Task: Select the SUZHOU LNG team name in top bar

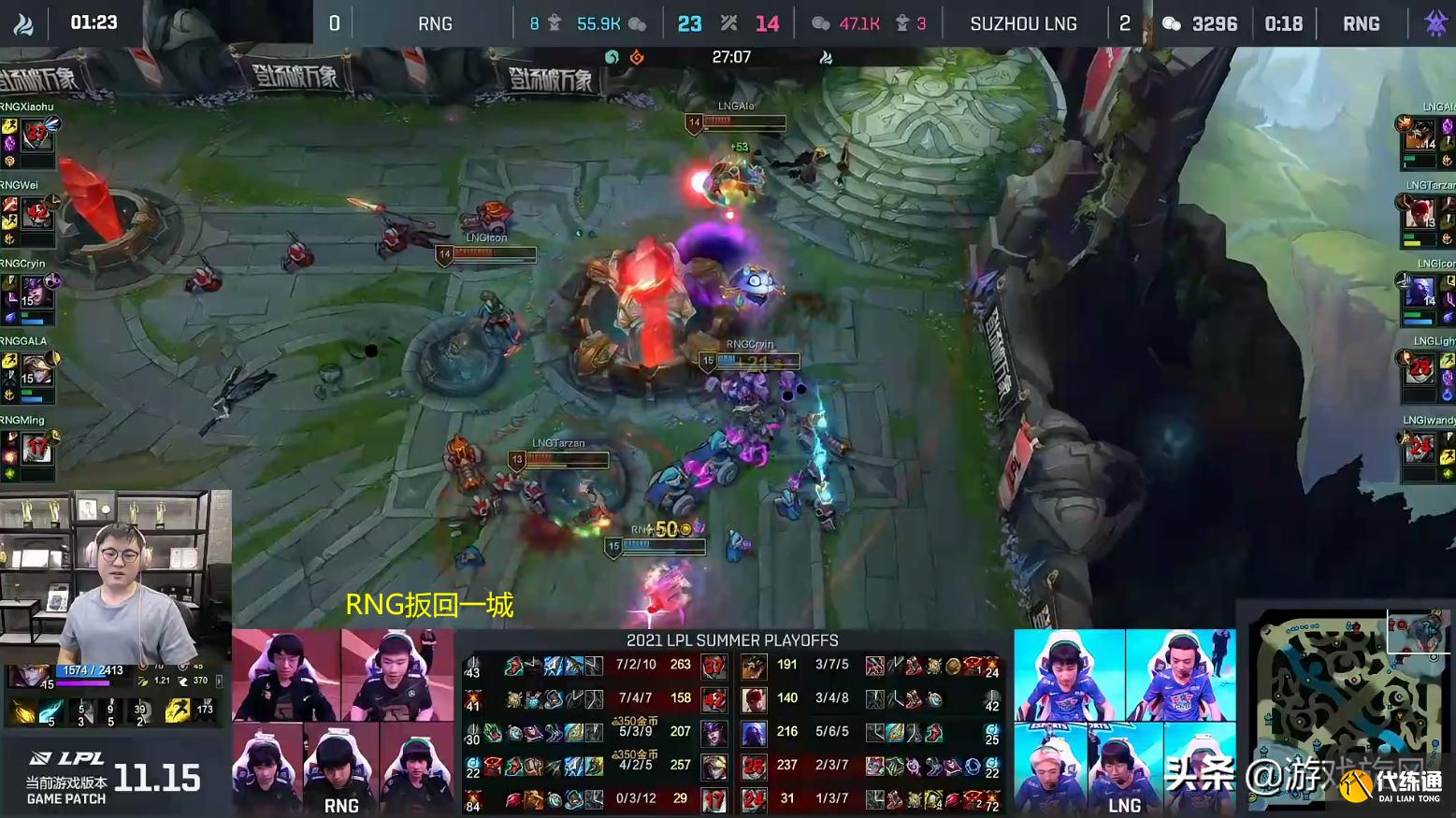Action: click(1024, 22)
